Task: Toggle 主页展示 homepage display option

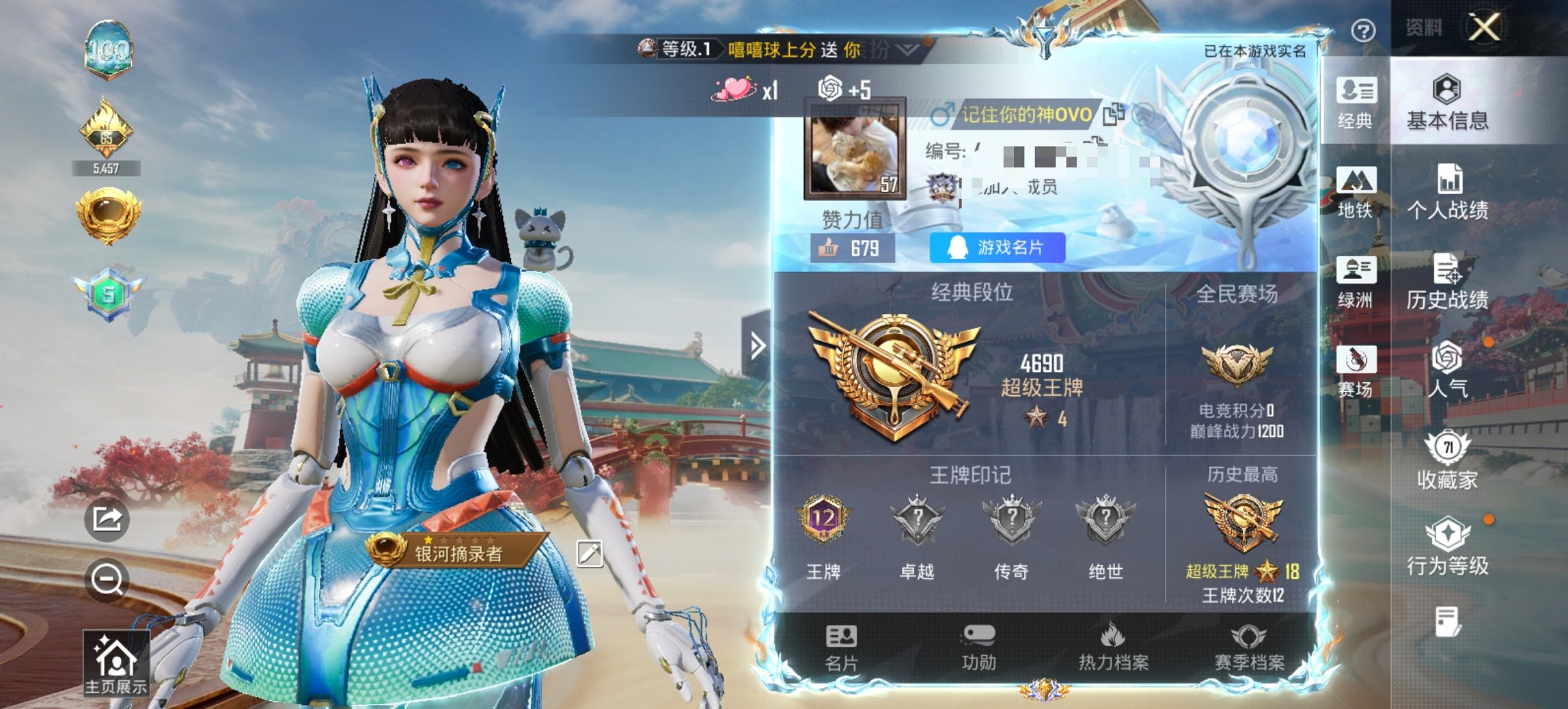Action: coord(118,658)
